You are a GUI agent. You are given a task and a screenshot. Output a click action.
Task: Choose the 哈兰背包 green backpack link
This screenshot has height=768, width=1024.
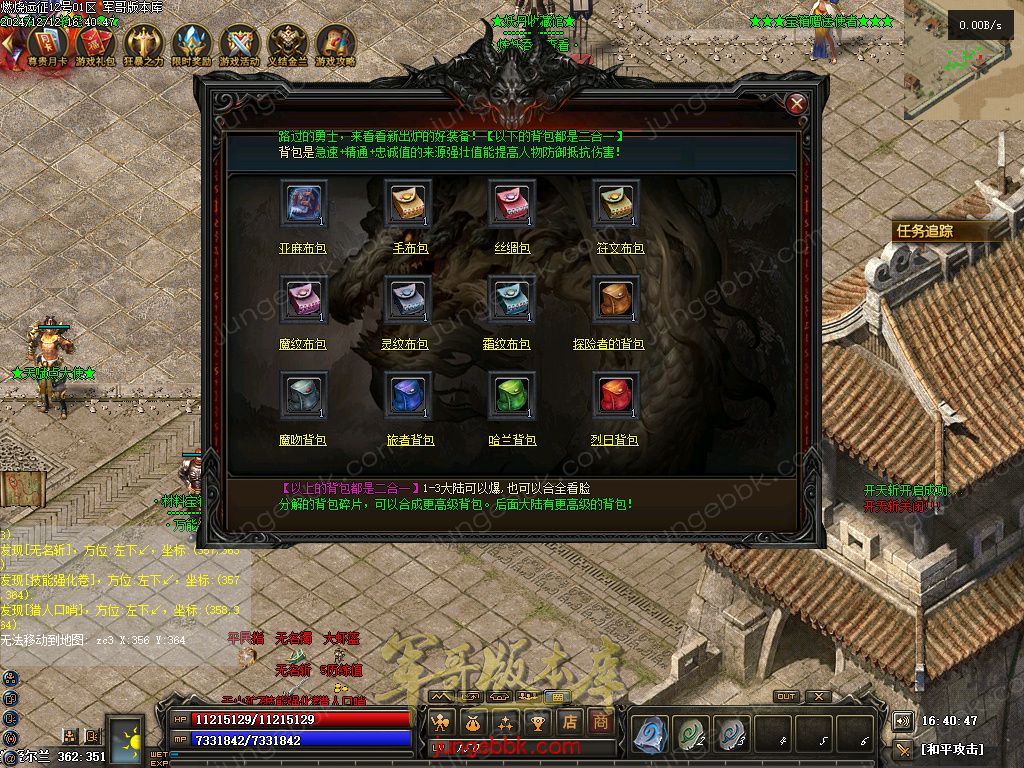click(512, 440)
